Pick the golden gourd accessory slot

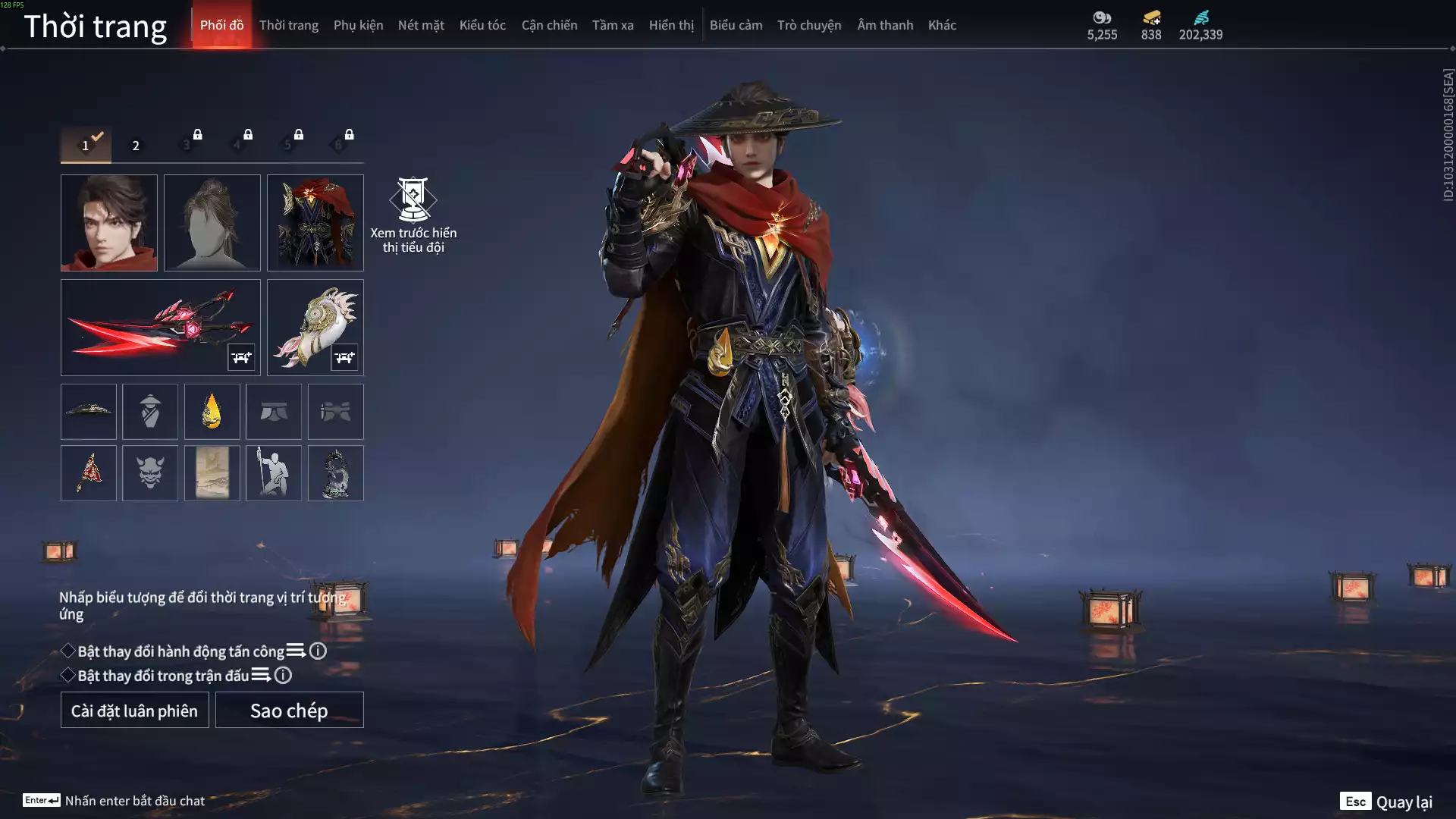212,412
